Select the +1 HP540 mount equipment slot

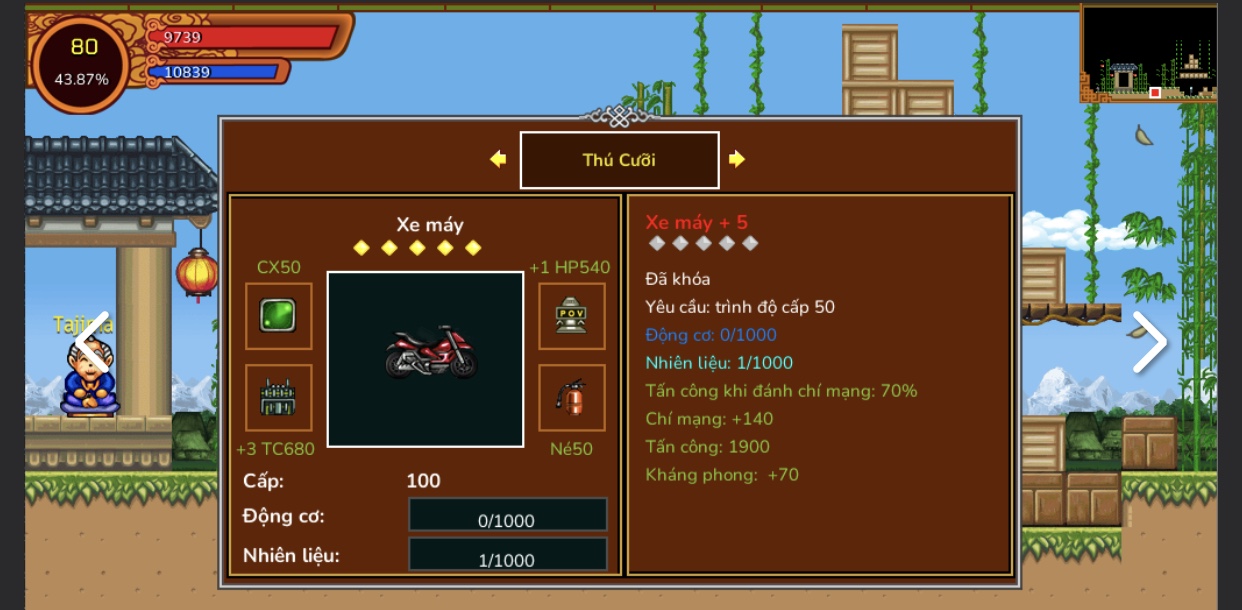pyautogui.click(x=571, y=316)
